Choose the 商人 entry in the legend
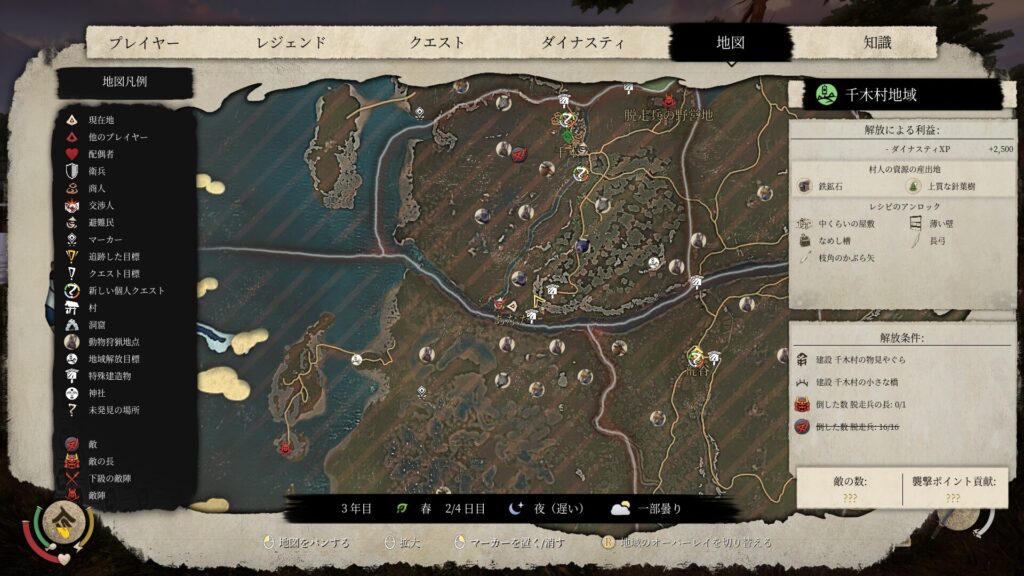This screenshot has height=576, width=1024. pyautogui.click(x=97, y=188)
